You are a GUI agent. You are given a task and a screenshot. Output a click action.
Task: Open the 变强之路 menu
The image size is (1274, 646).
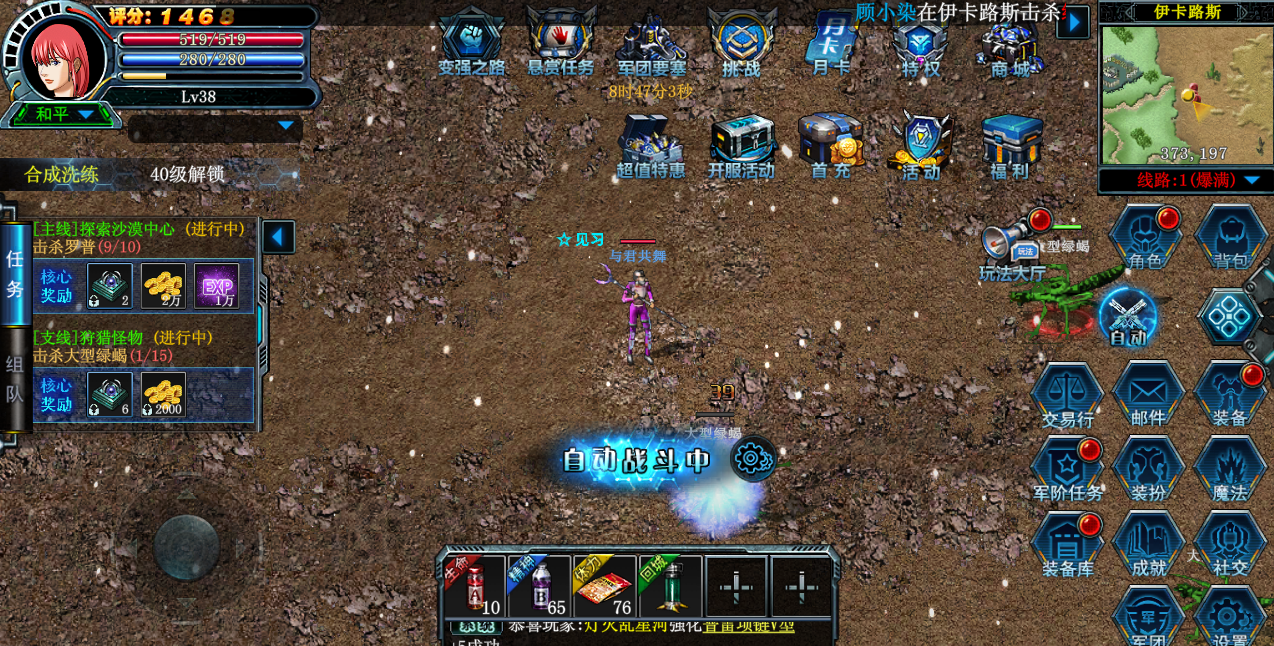click(471, 42)
